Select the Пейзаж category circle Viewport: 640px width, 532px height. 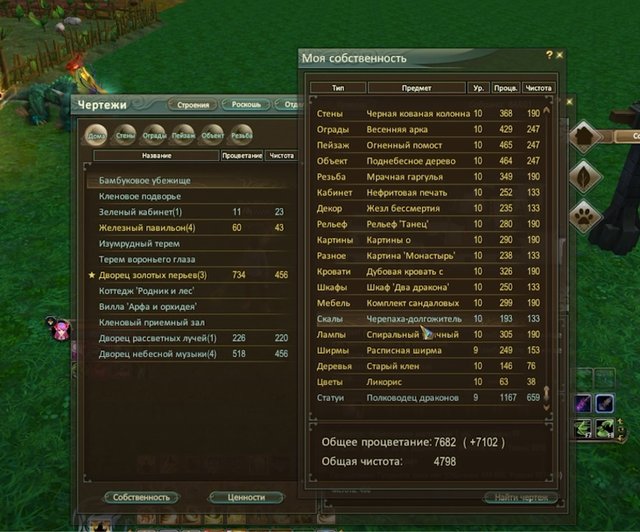(x=183, y=135)
